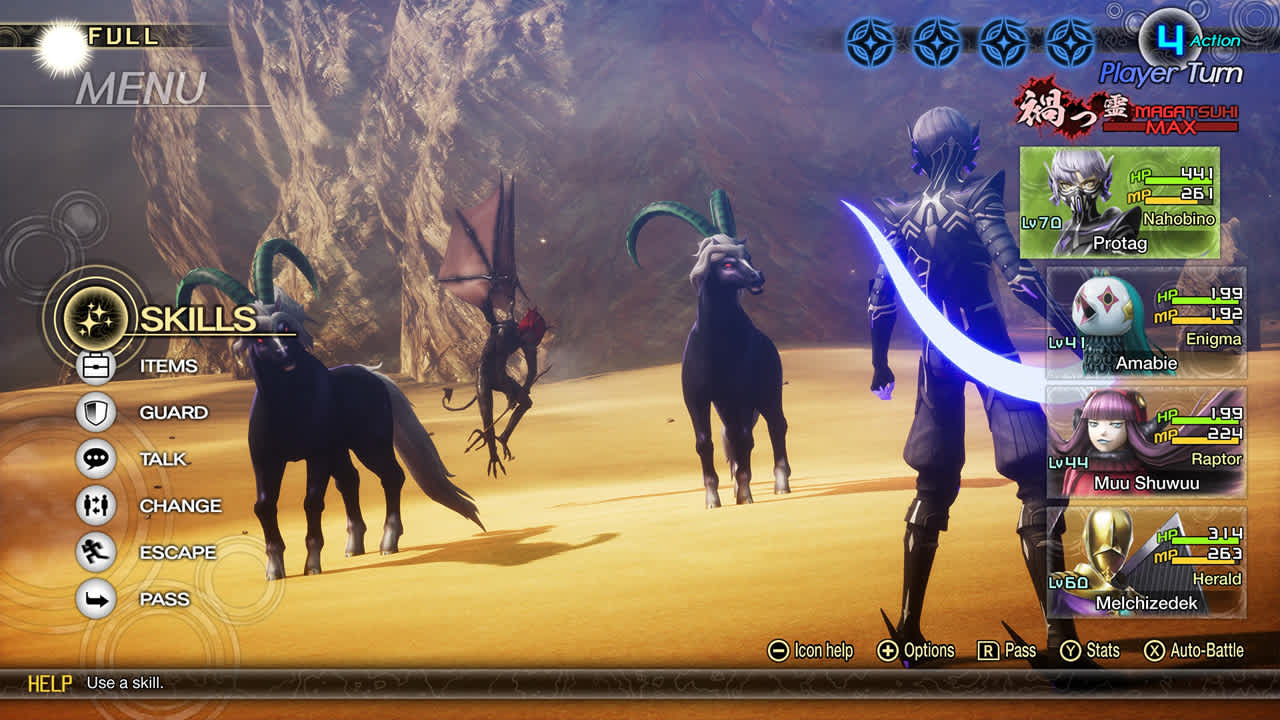Image resolution: width=1280 pixels, height=720 pixels.
Task: Select the Guard shield icon
Action: (95, 412)
